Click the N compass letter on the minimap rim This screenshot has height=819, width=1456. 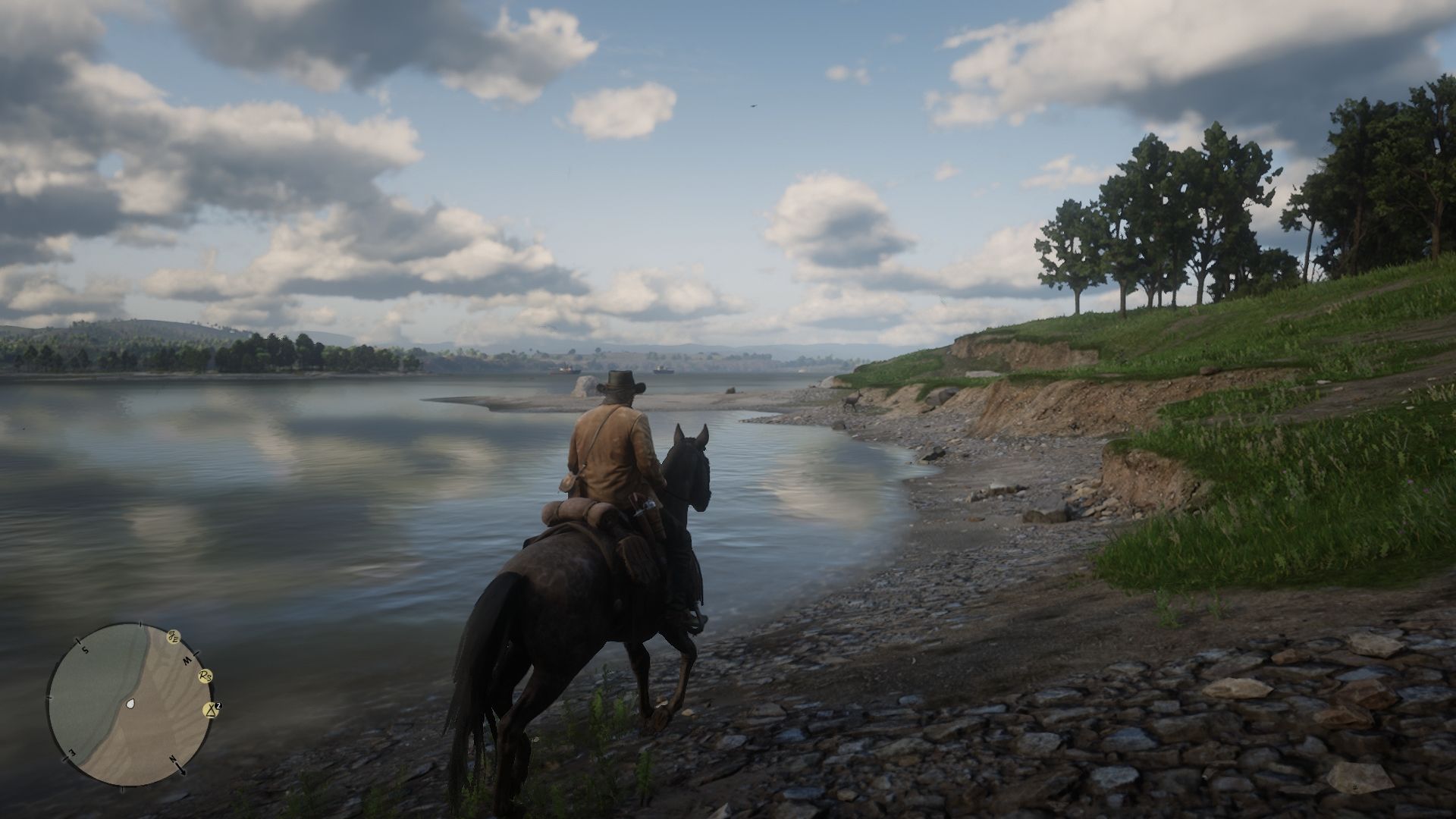(173, 758)
